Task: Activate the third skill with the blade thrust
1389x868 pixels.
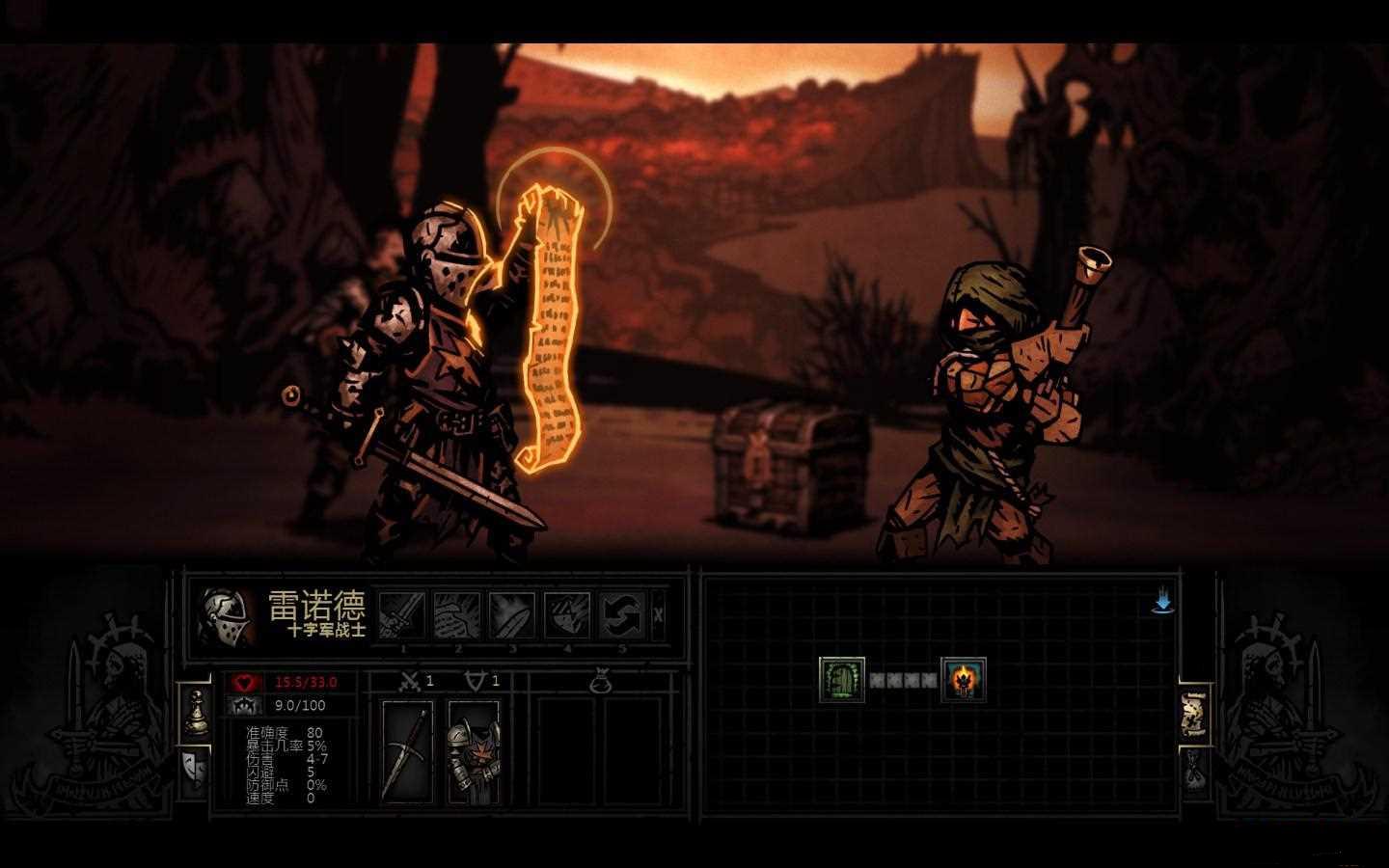Action: tap(512, 614)
